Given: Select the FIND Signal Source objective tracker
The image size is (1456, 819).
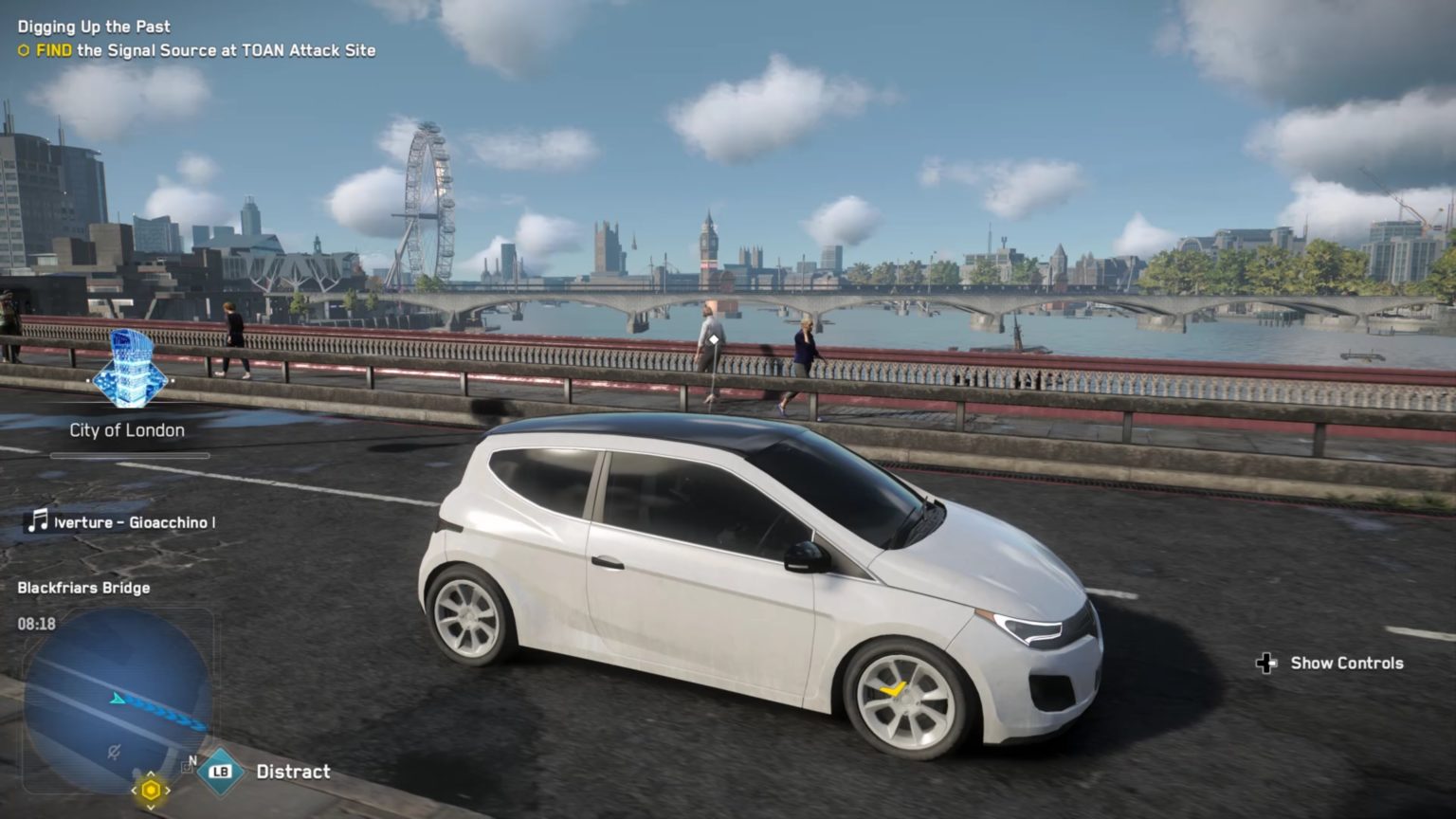Looking at the screenshot, I should point(197,51).
